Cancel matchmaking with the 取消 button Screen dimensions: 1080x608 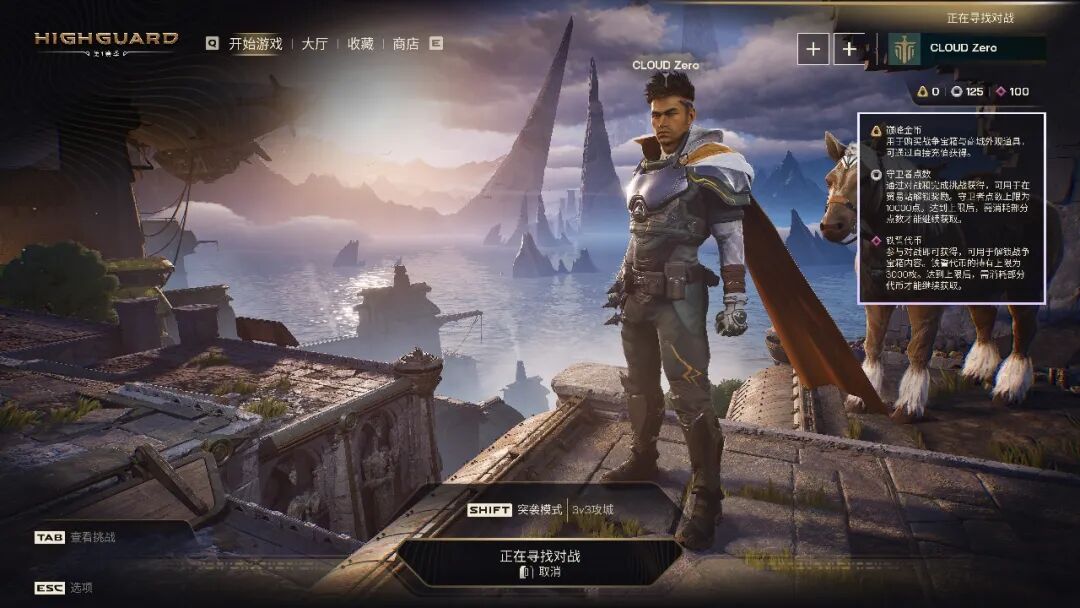coord(541,572)
